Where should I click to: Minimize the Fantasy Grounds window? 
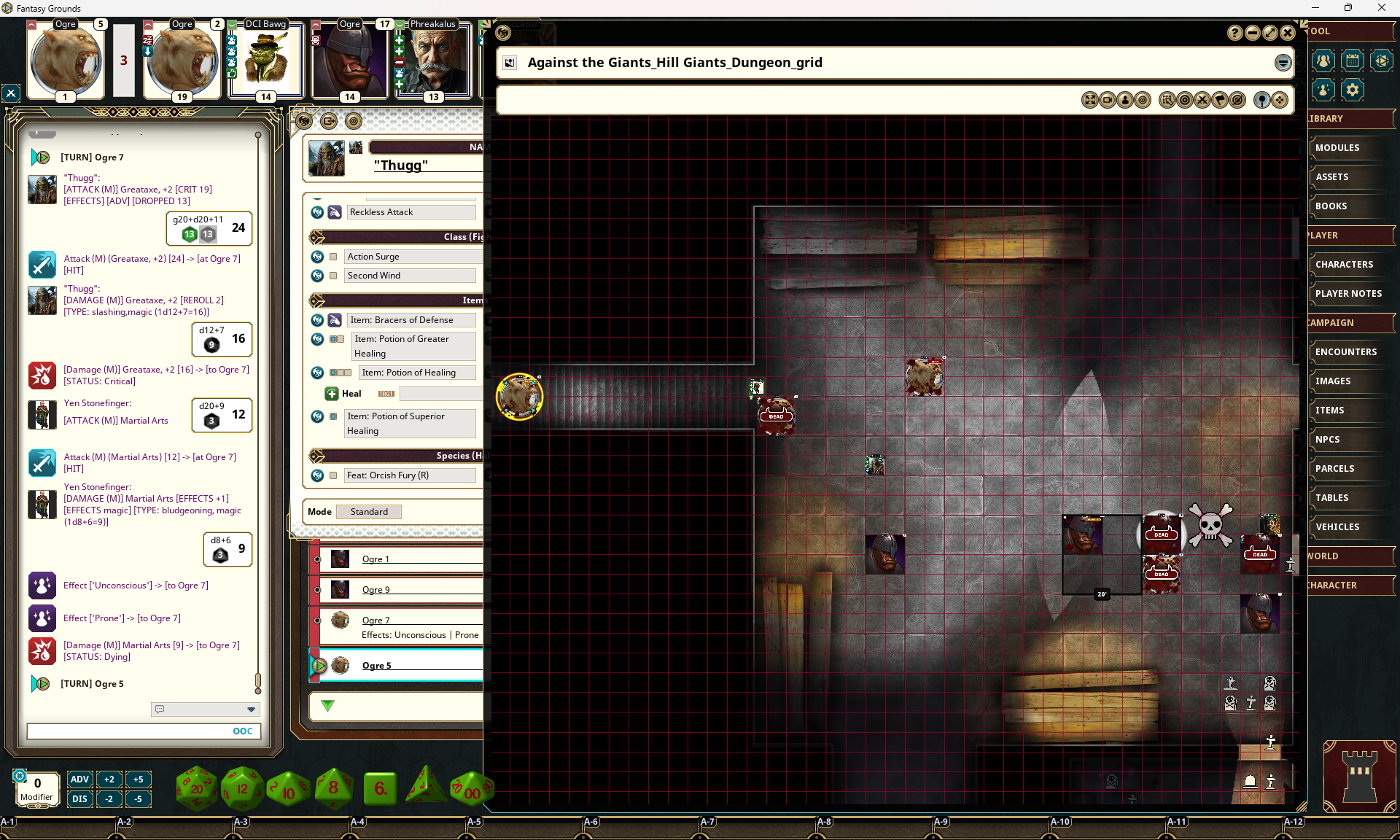click(1315, 8)
